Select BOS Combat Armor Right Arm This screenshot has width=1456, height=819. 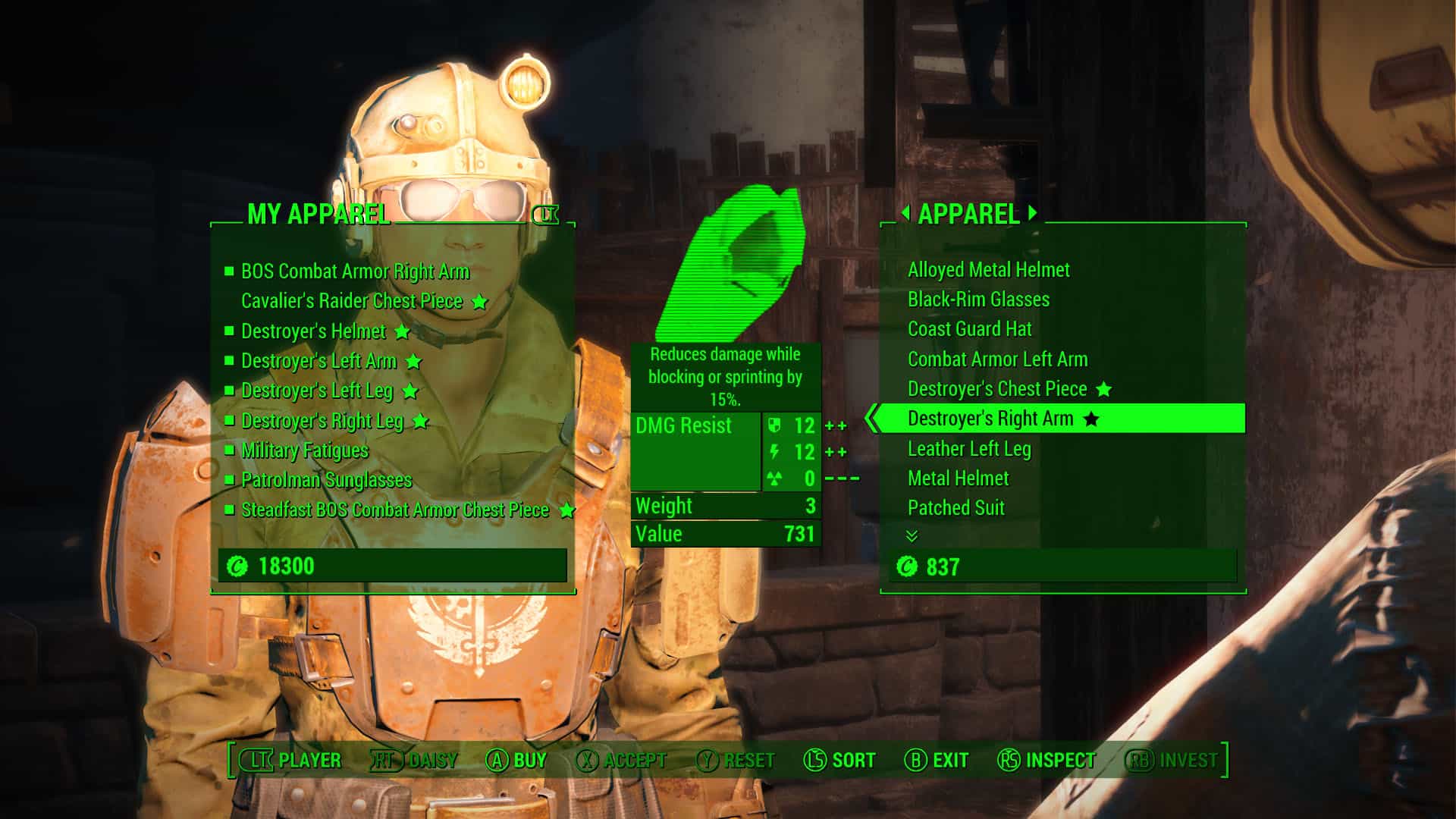355,271
